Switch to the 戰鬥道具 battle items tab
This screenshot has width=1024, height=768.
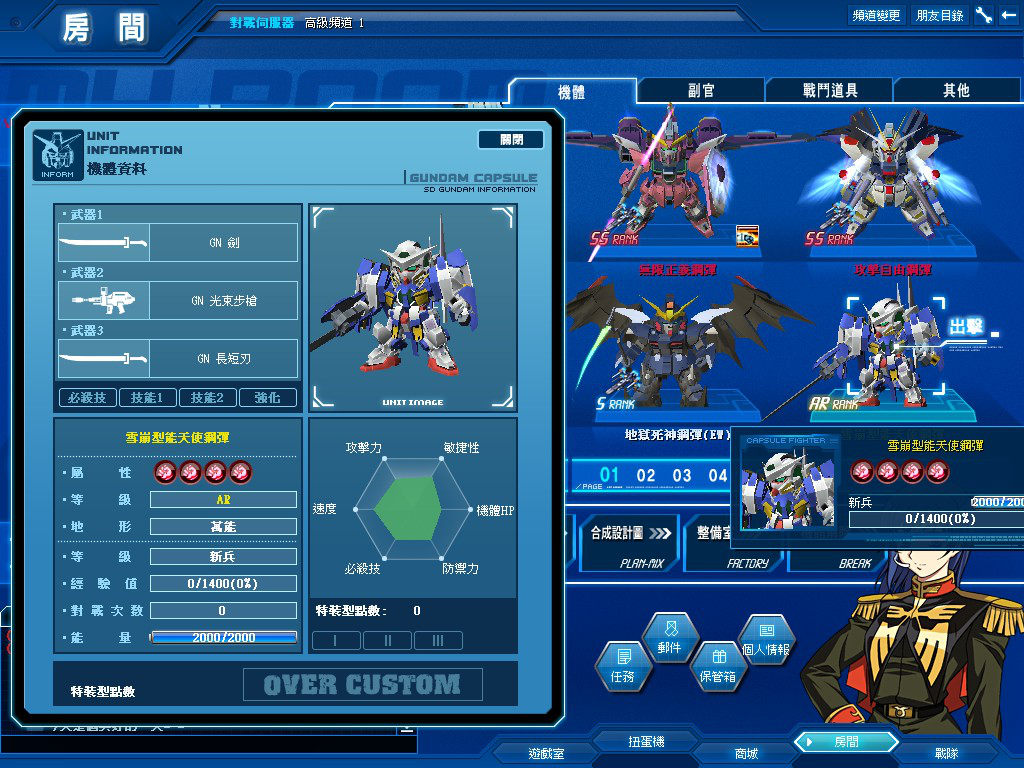click(x=829, y=91)
